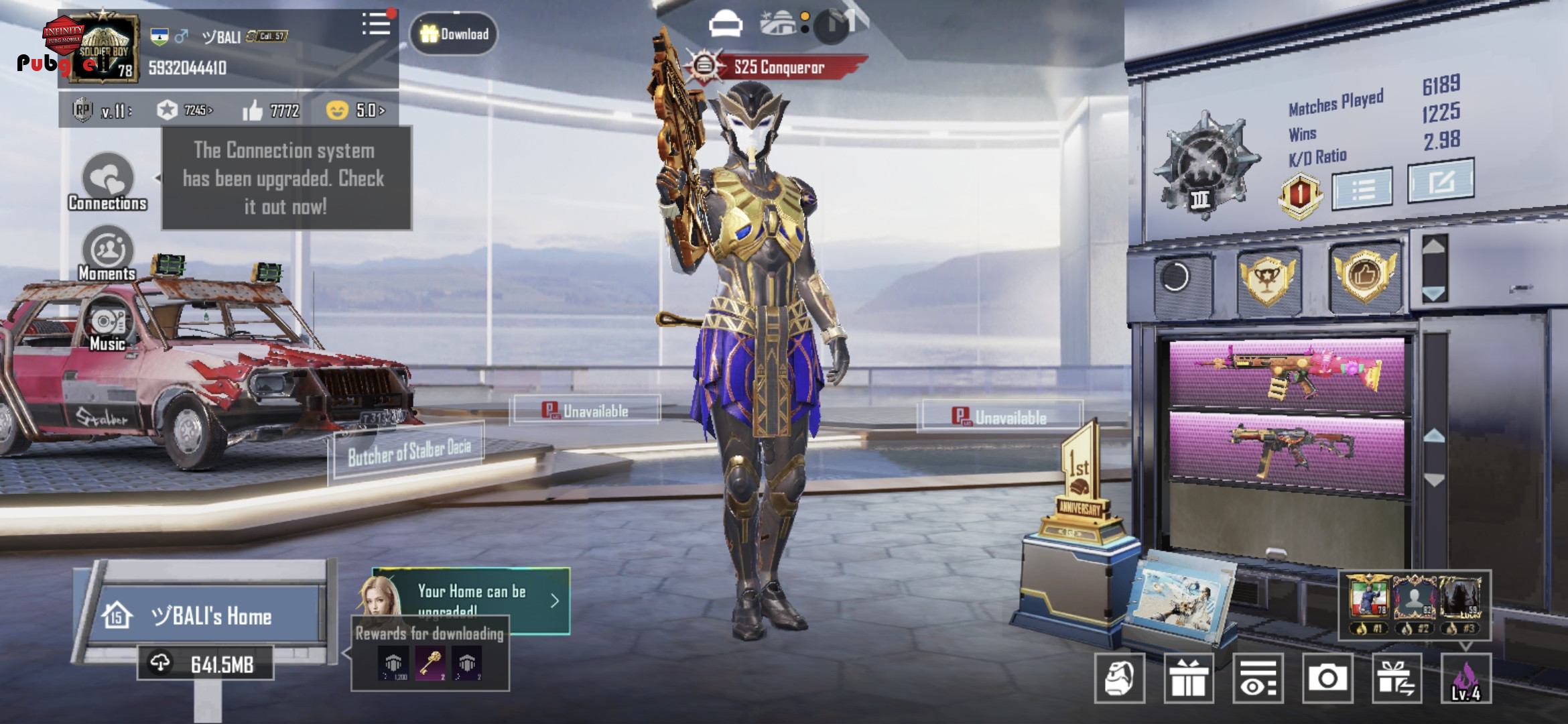This screenshot has width=1568, height=724.
Task: Select the trophy achievement badge
Action: click(1266, 280)
